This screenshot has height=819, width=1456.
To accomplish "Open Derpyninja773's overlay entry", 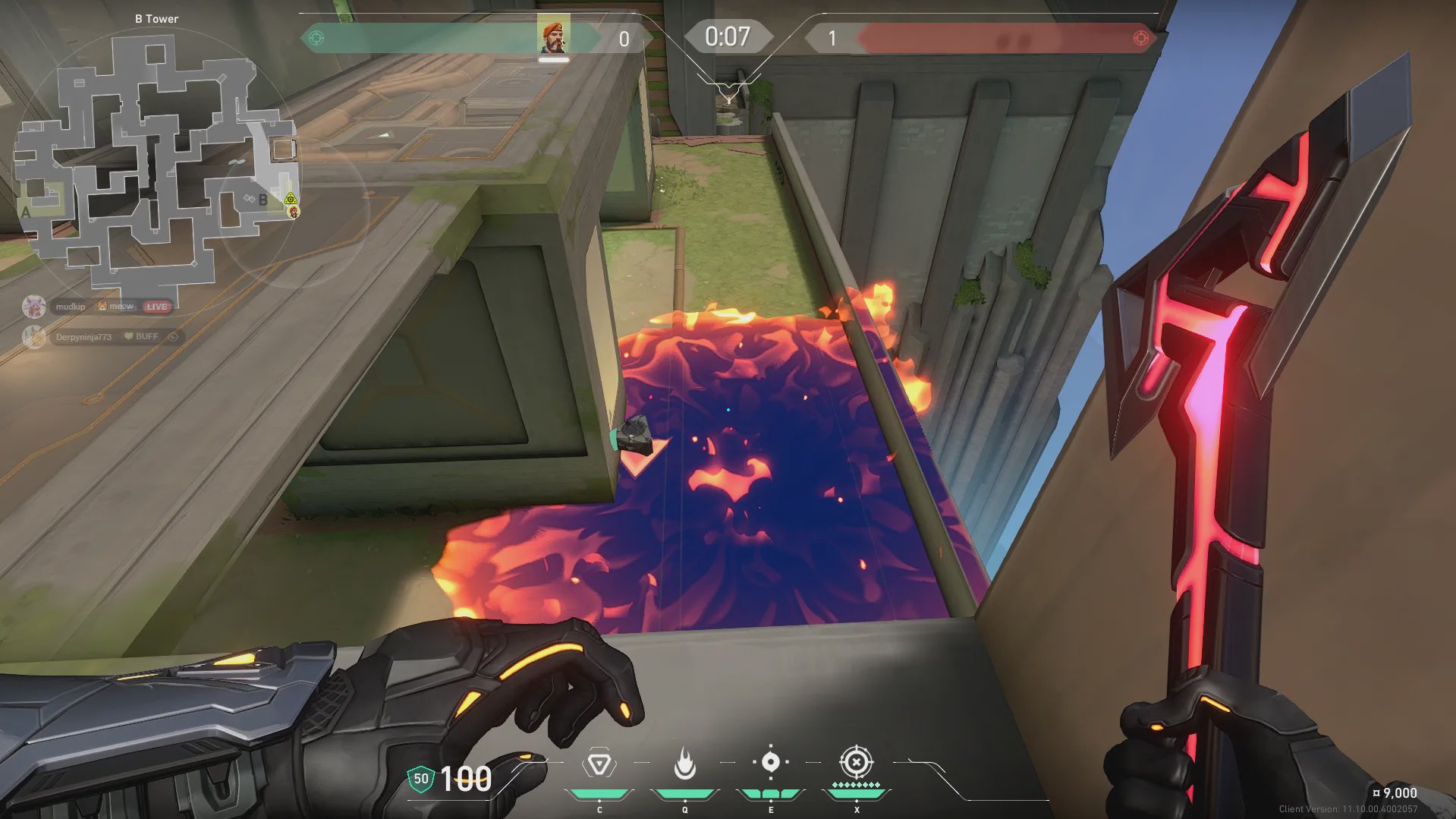I will pos(83,336).
